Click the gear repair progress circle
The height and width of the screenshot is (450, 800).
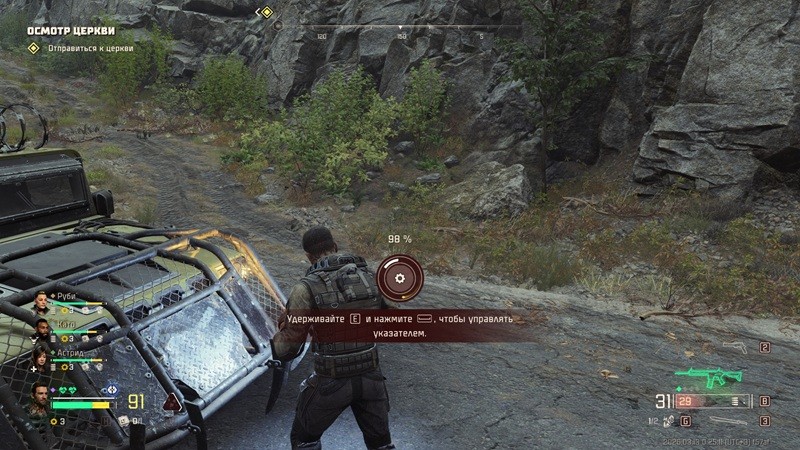pos(400,276)
